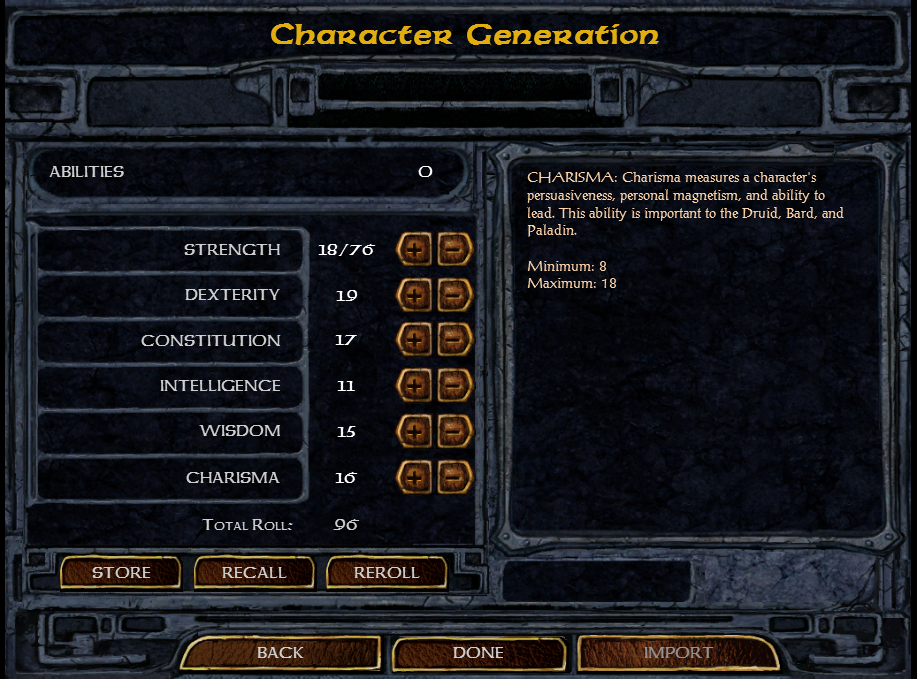917x679 pixels.
Task: Select the Wisdom ability label
Action: [x=240, y=431]
